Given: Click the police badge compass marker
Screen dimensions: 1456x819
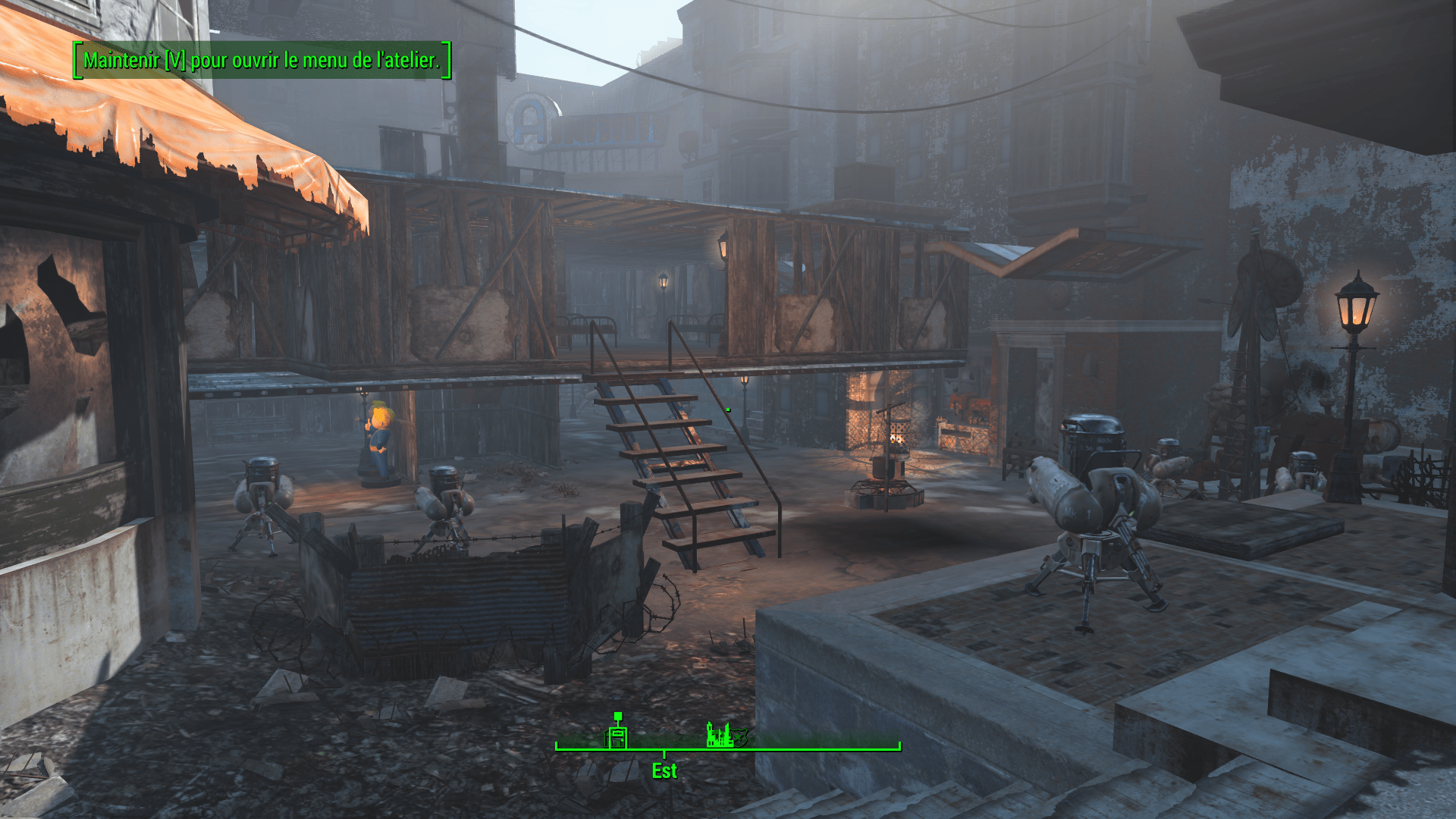Looking at the screenshot, I should click(741, 736).
